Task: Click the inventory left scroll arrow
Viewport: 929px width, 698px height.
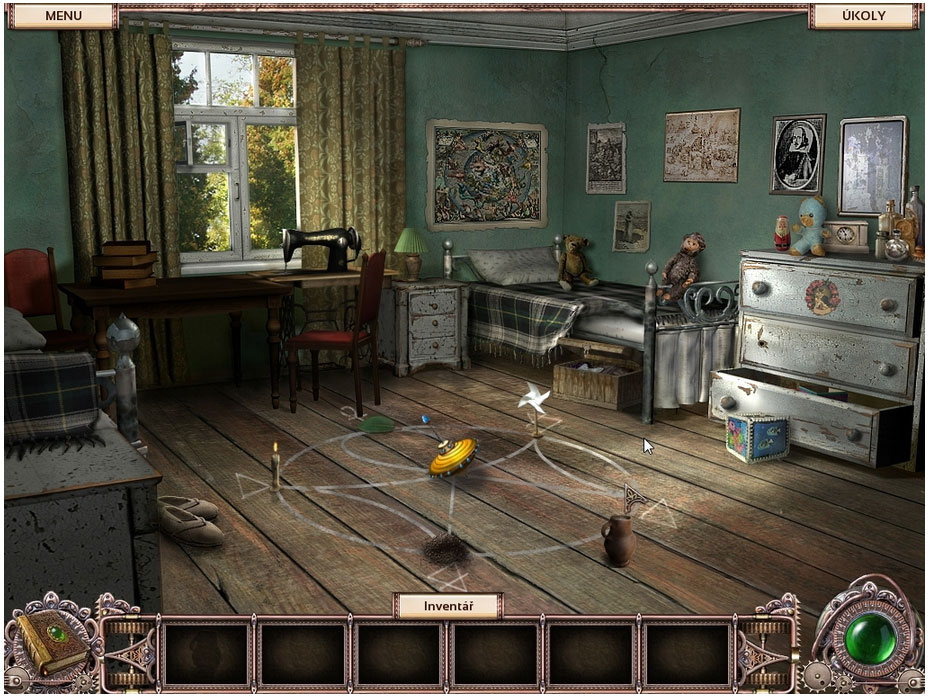Action: click(130, 654)
